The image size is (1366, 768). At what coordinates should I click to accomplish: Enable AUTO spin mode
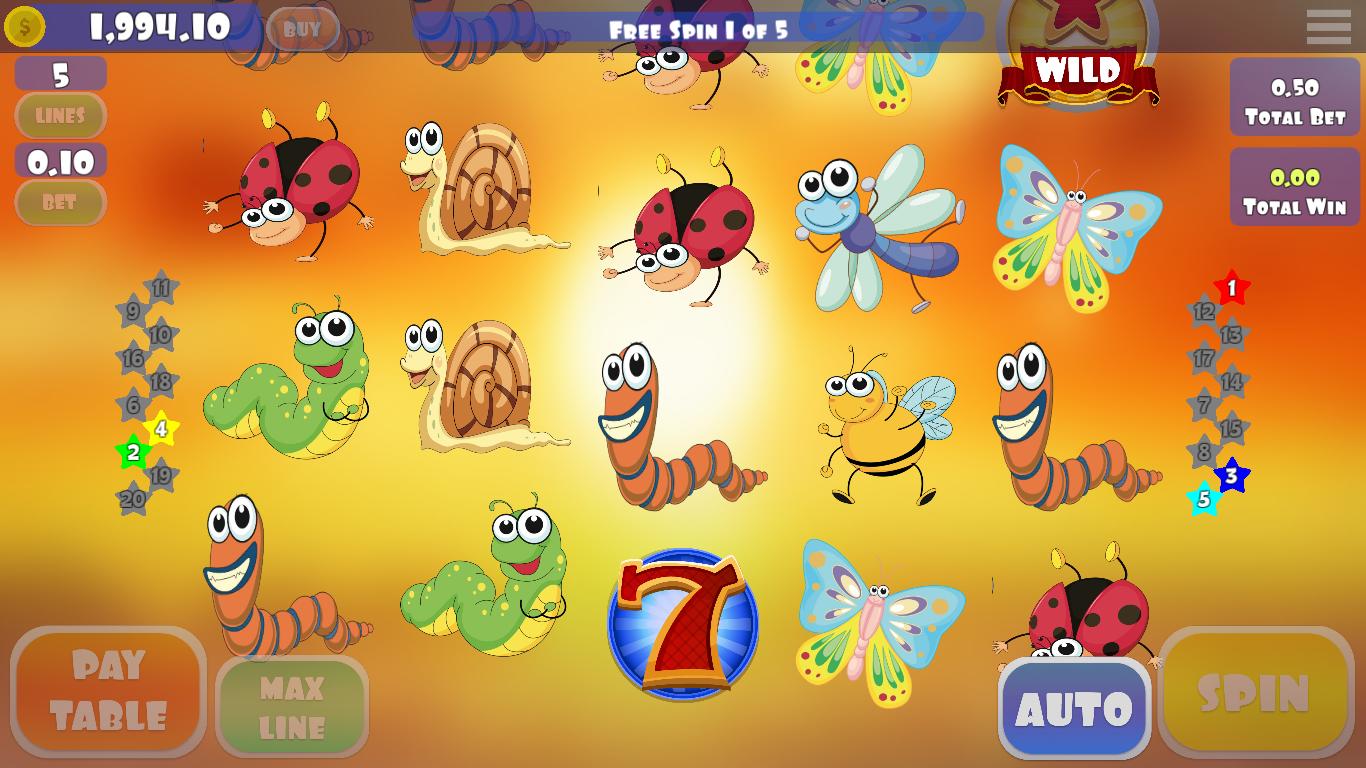point(1075,707)
